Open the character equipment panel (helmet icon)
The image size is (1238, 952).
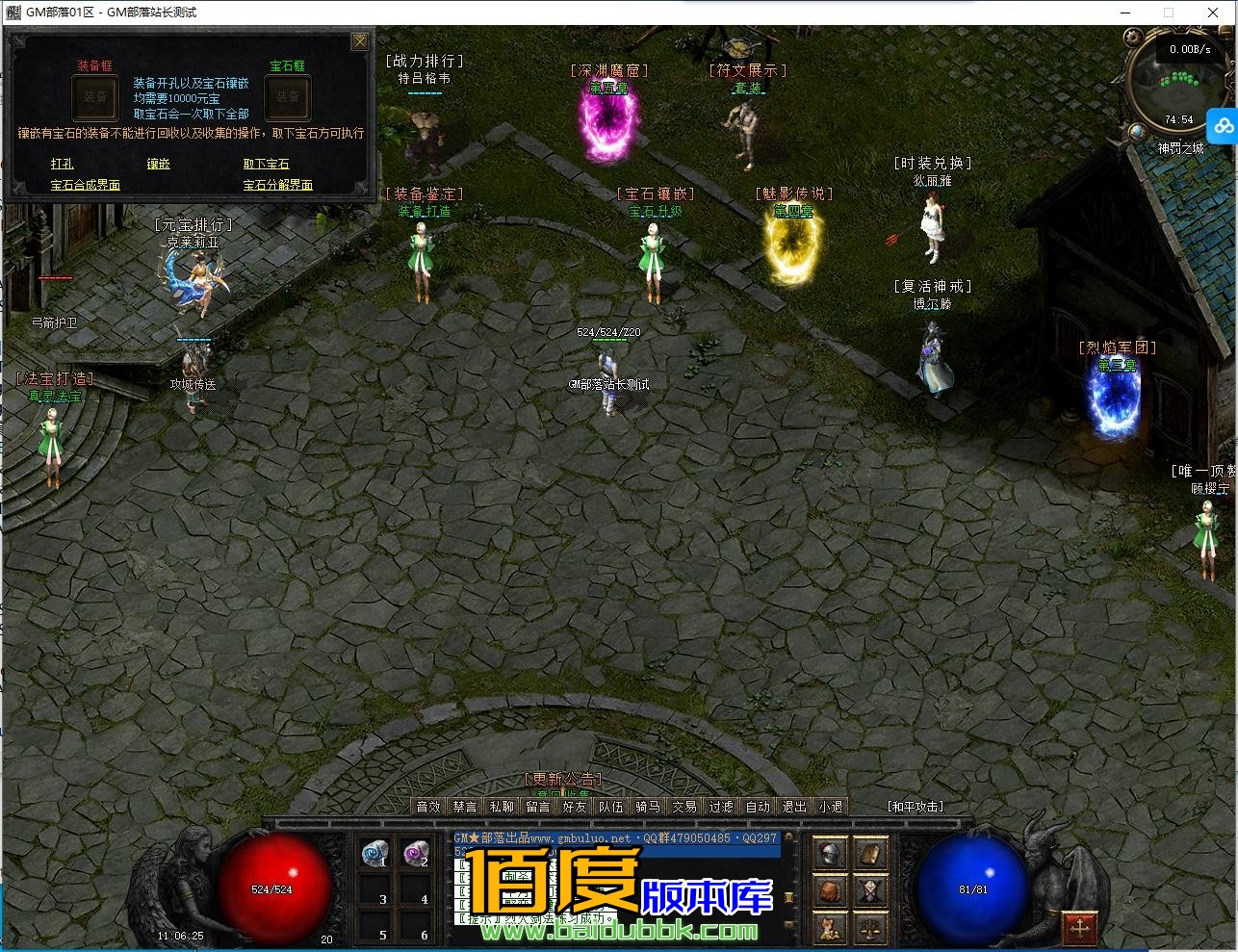point(828,852)
